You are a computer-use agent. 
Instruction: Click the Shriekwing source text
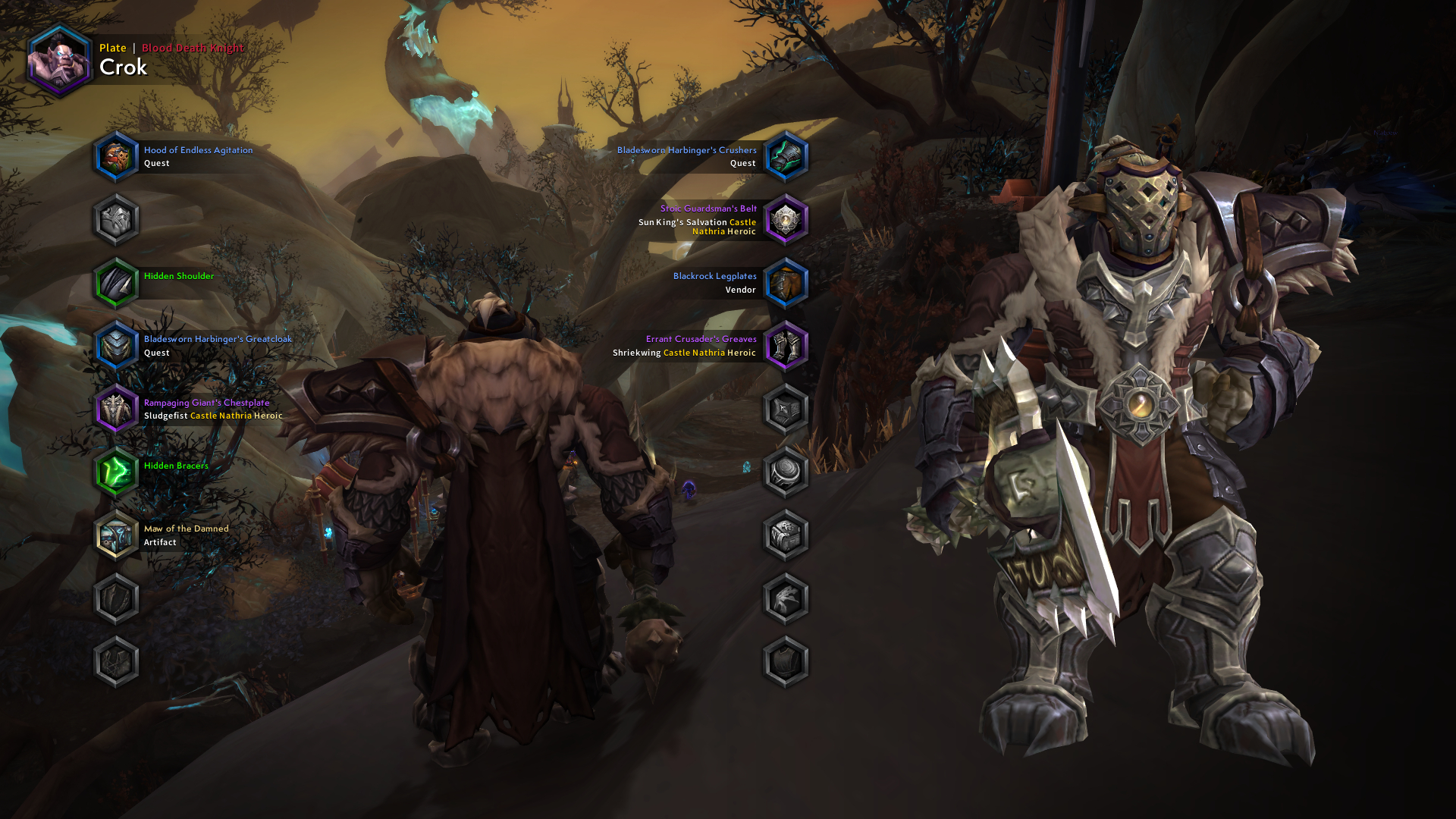coord(637,352)
